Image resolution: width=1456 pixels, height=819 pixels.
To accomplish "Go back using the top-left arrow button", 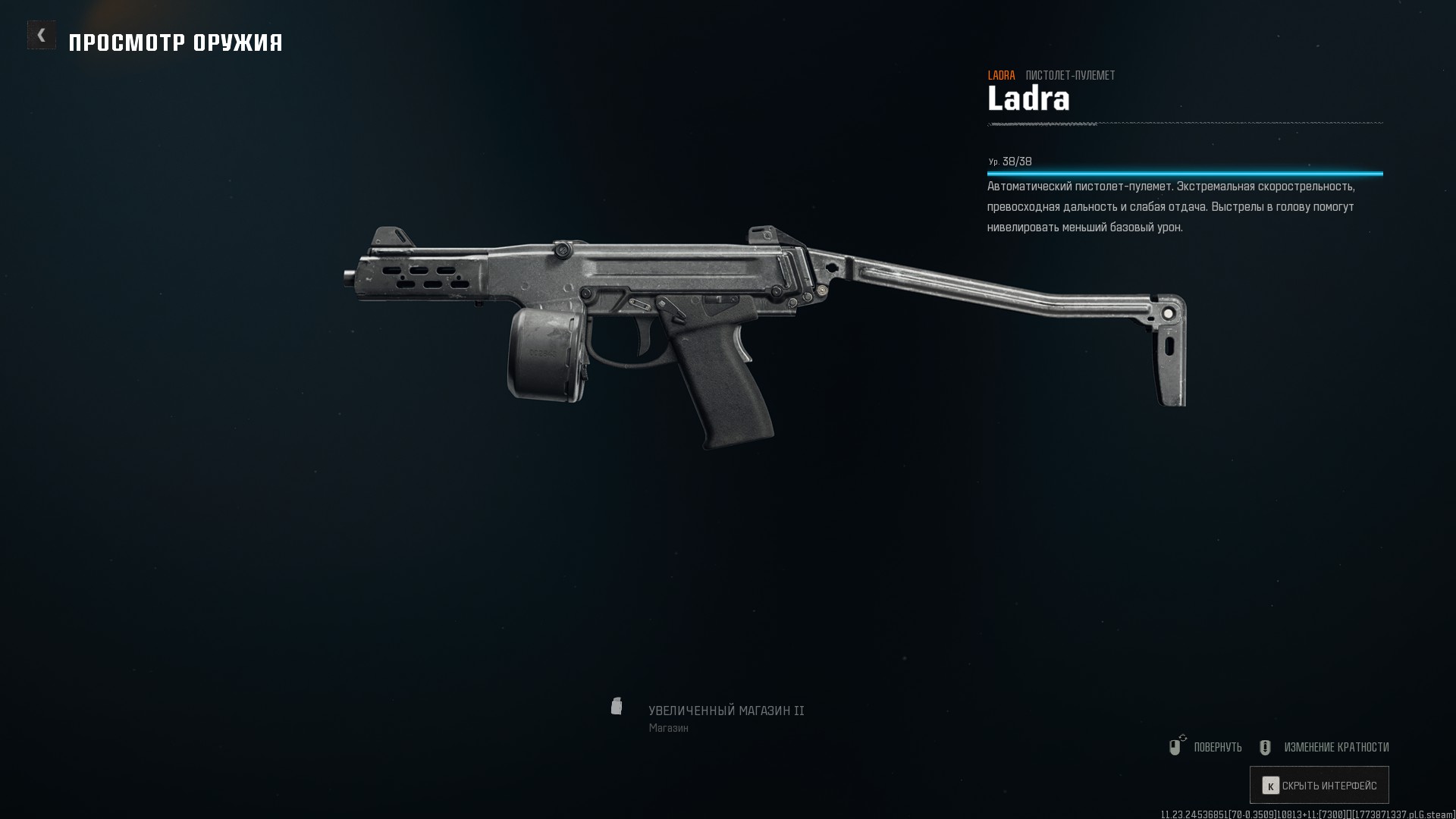I will [42, 35].
